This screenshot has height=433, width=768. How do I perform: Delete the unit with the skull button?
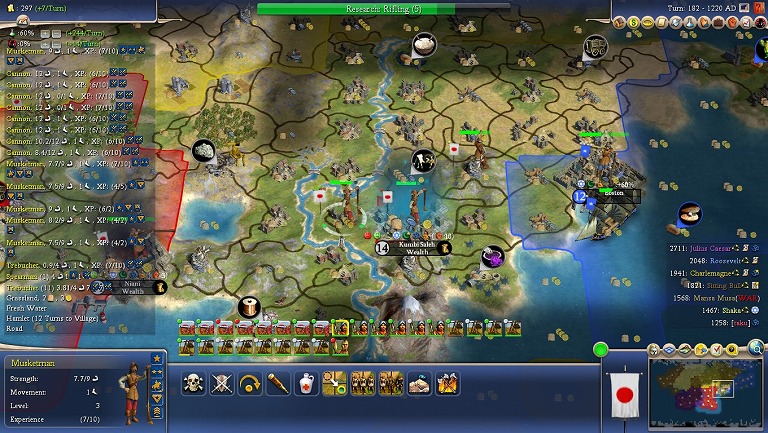pyautogui.click(x=194, y=382)
